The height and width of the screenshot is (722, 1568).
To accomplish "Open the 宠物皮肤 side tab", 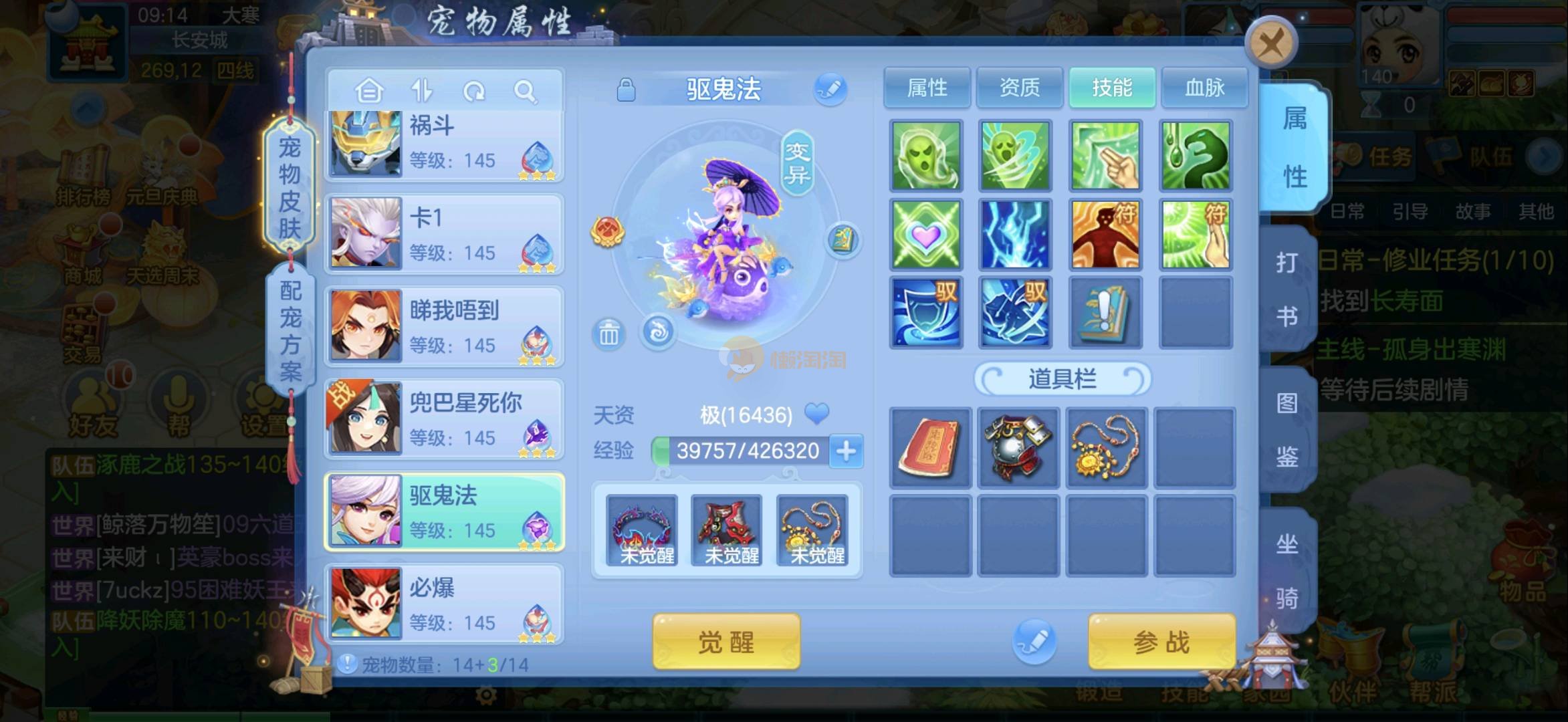I will coord(290,187).
